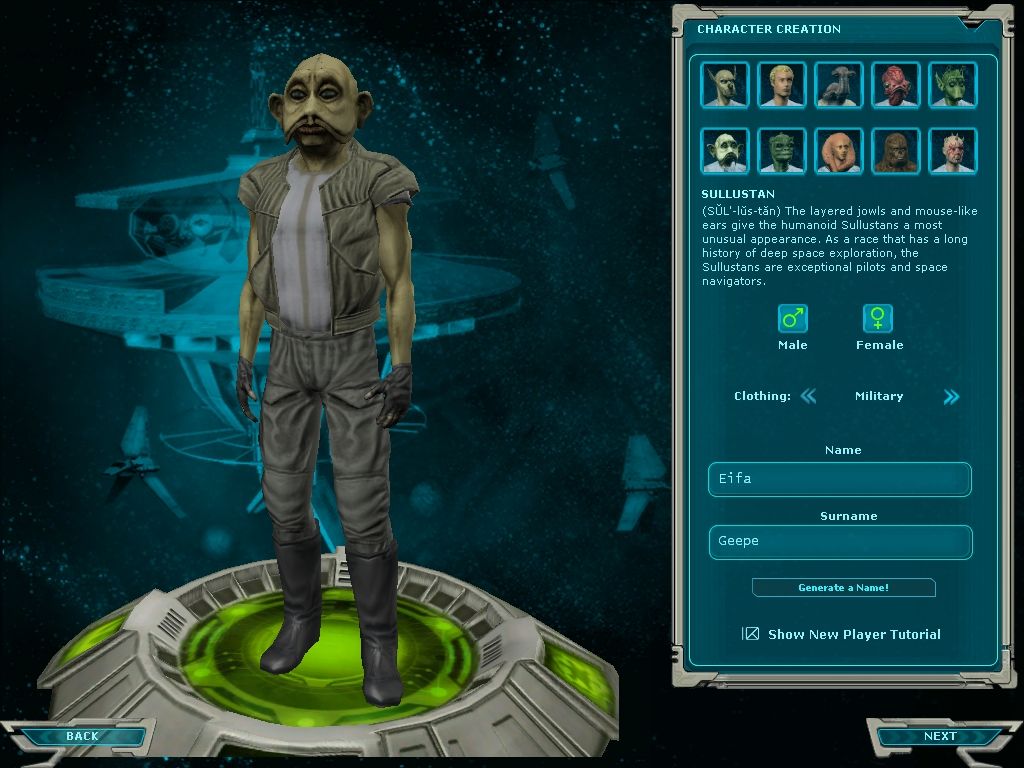Screen dimensions: 1024x768
Task: Pick the Ithorian species portrait
Action: click(x=839, y=85)
